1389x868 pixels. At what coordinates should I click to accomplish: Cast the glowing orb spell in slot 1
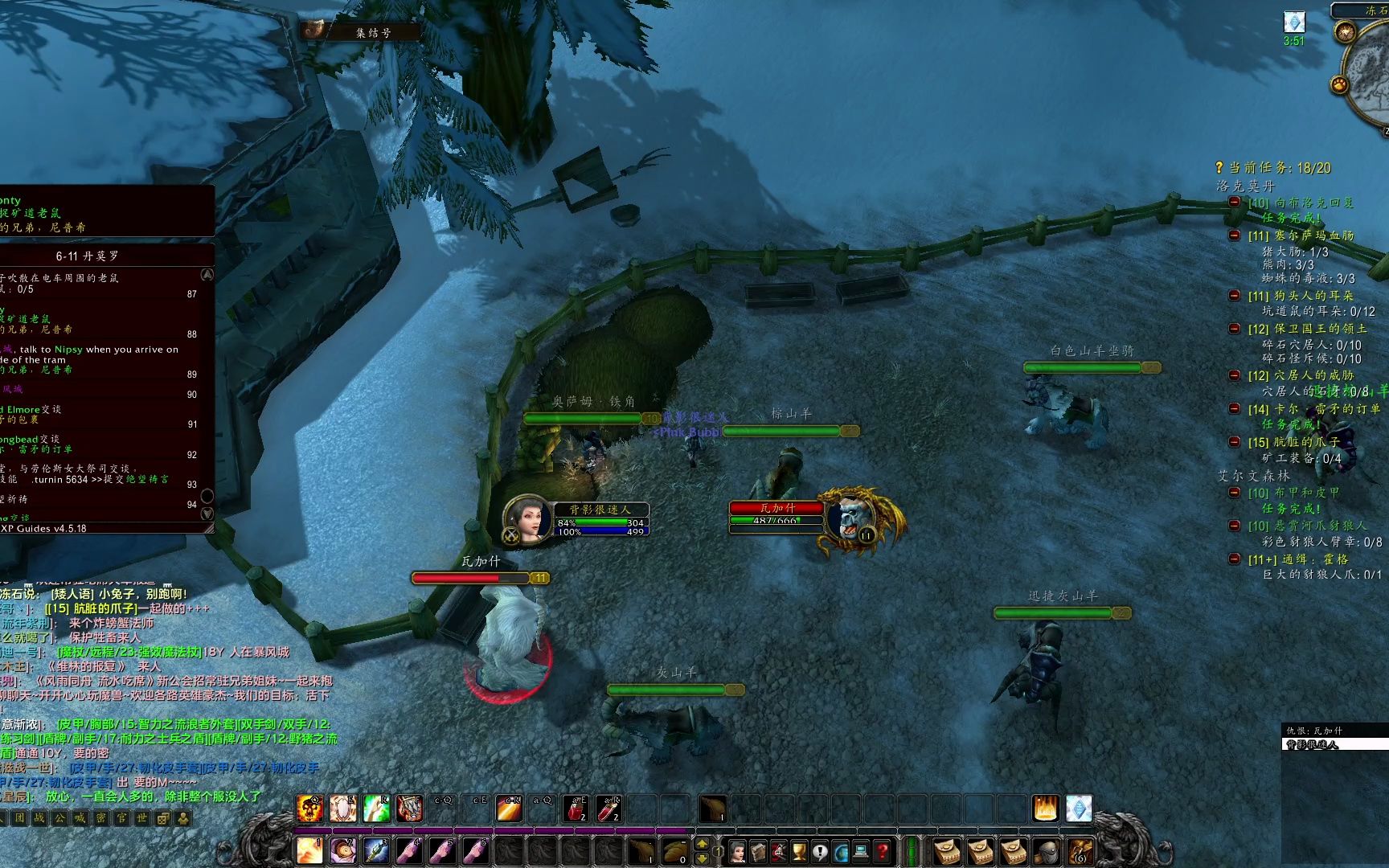pos(310,850)
